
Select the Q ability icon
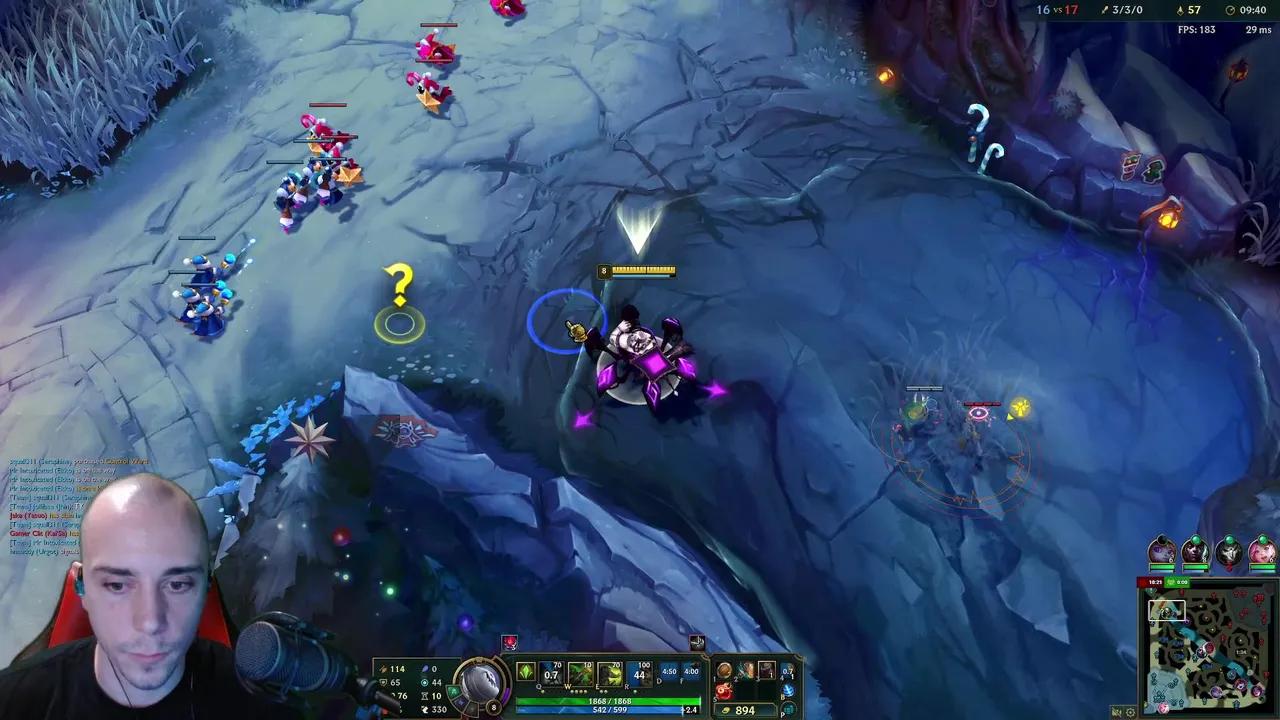pos(548,673)
